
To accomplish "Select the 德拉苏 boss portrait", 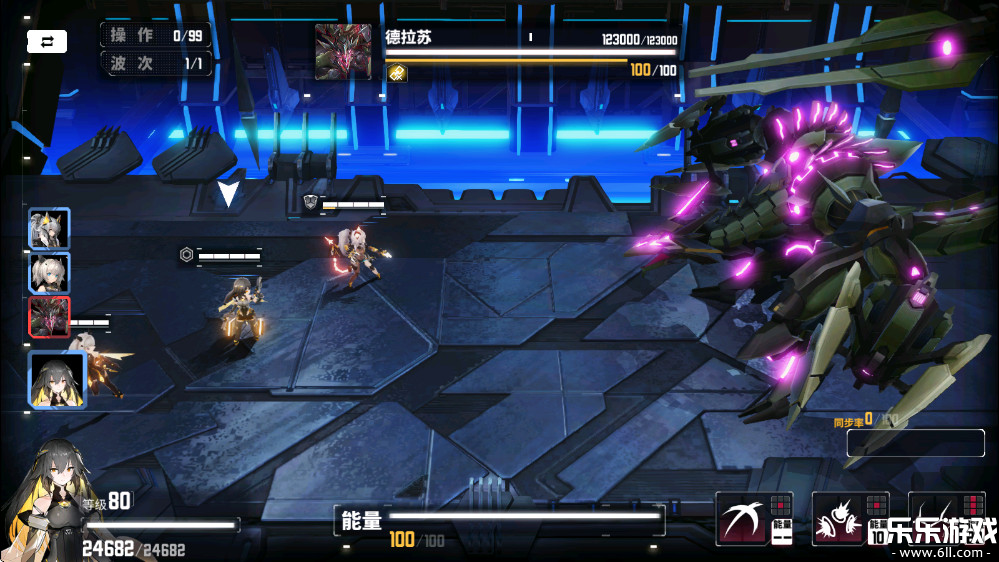I will click(x=343, y=52).
